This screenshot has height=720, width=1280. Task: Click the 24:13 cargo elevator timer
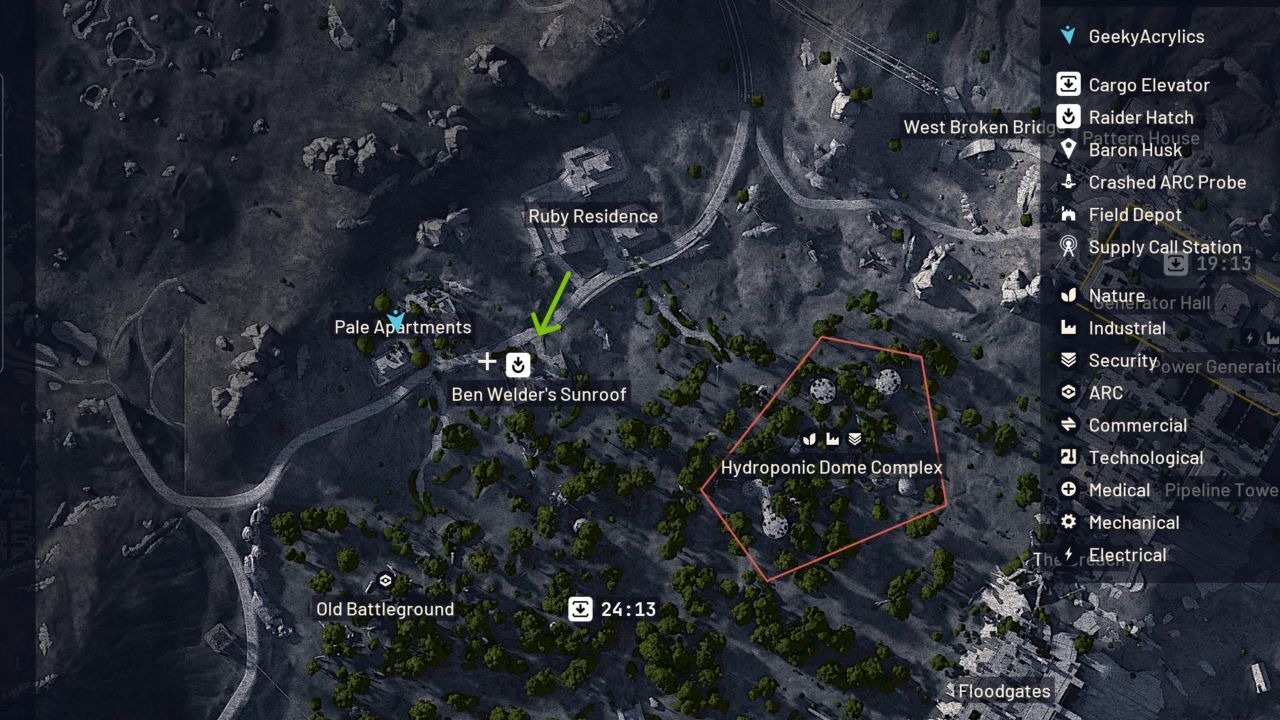(580, 608)
